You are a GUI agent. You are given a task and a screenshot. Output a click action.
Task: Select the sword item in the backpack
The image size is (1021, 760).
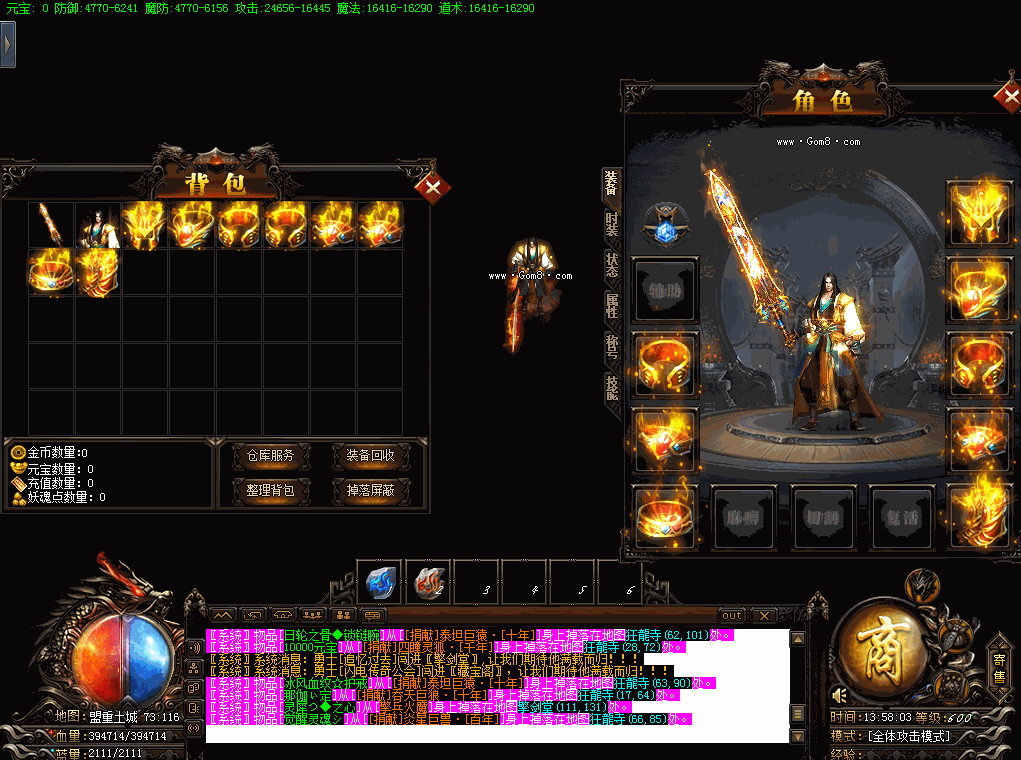coord(51,224)
